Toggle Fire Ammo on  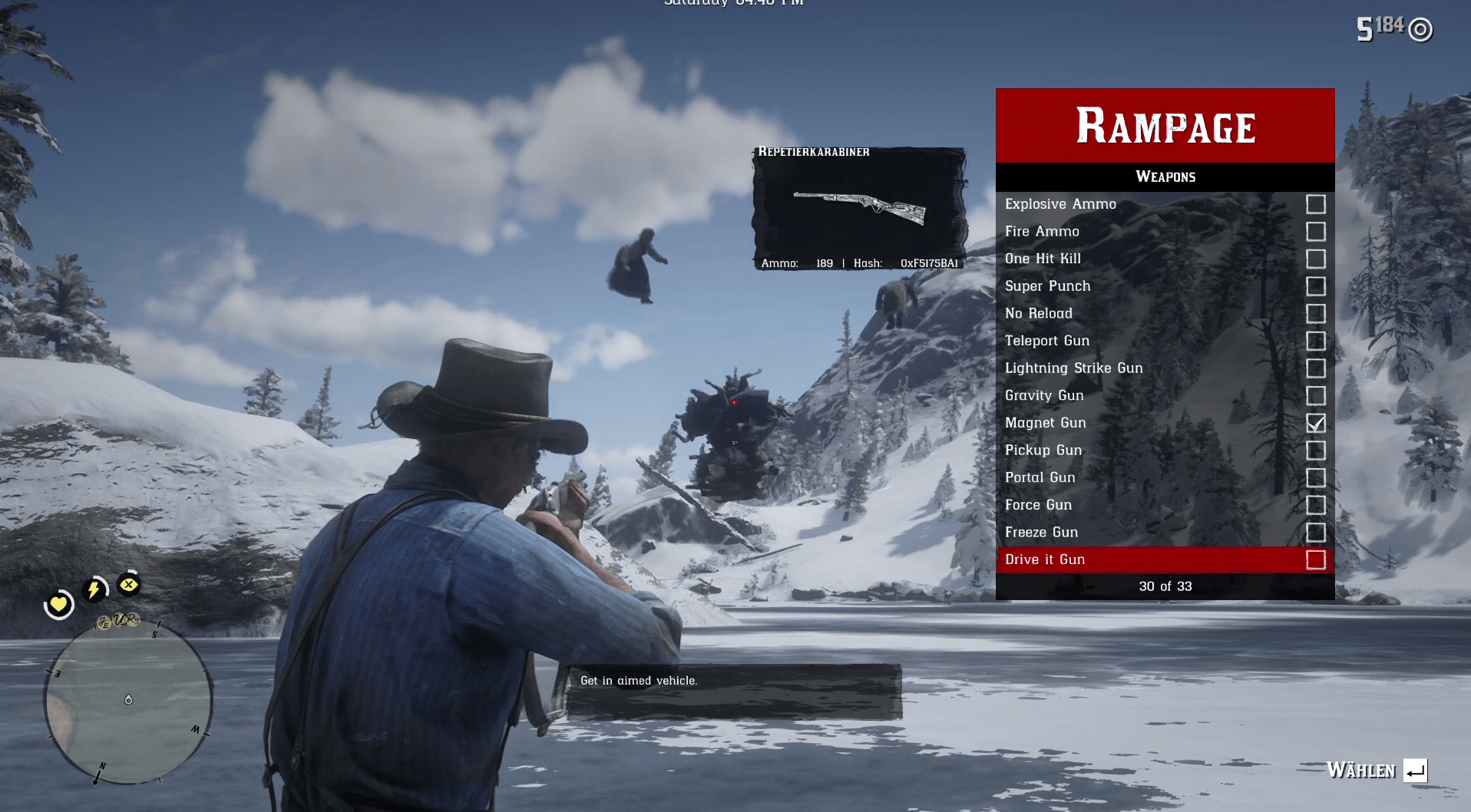point(1316,231)
